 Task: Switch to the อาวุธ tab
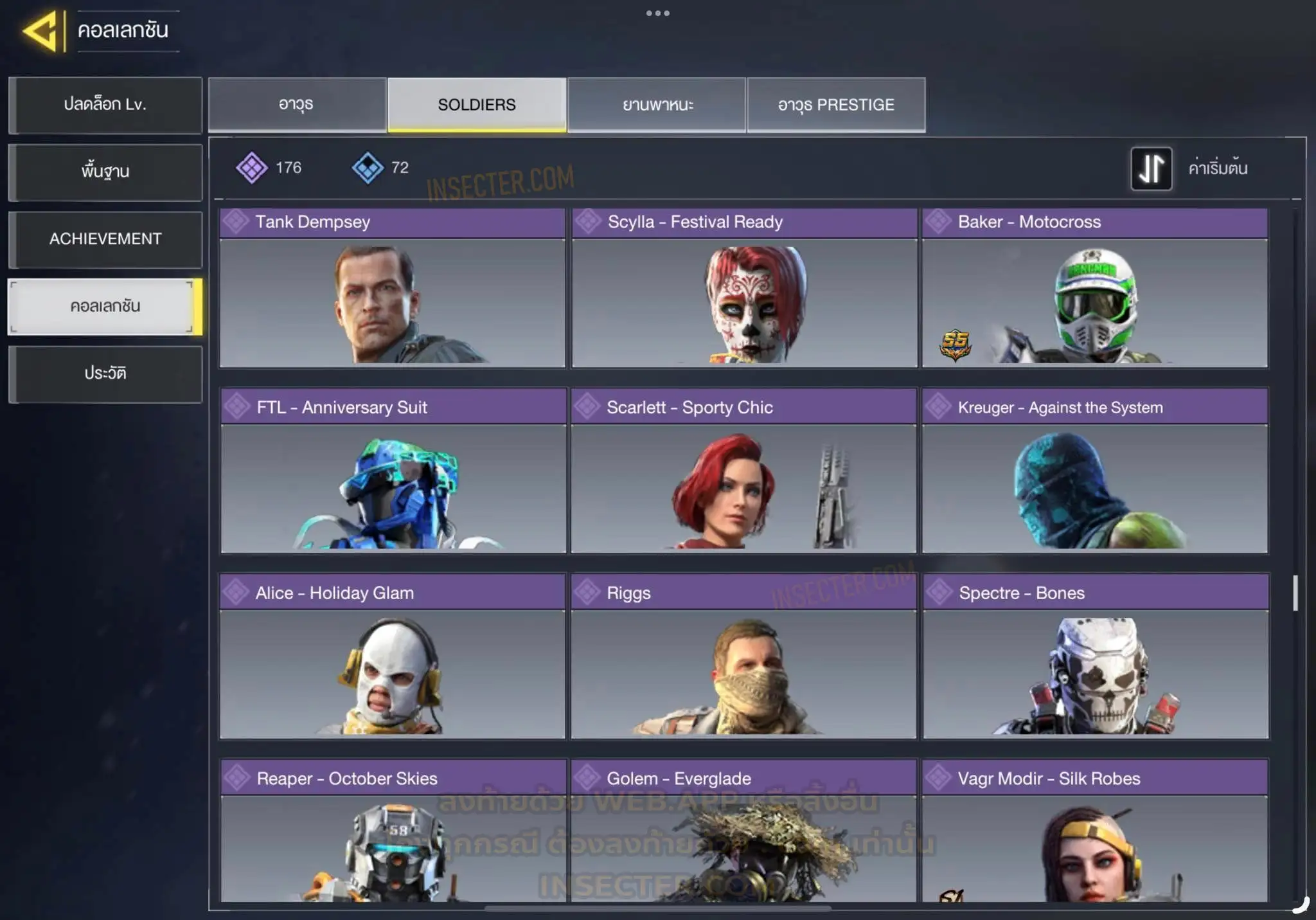point(297,105)
